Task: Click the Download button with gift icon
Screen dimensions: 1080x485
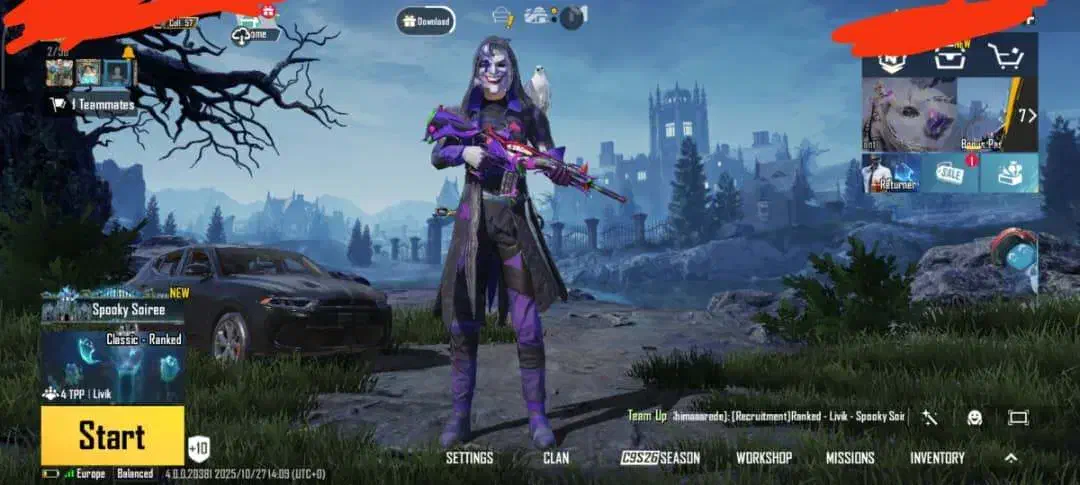Action: (425, 20)
